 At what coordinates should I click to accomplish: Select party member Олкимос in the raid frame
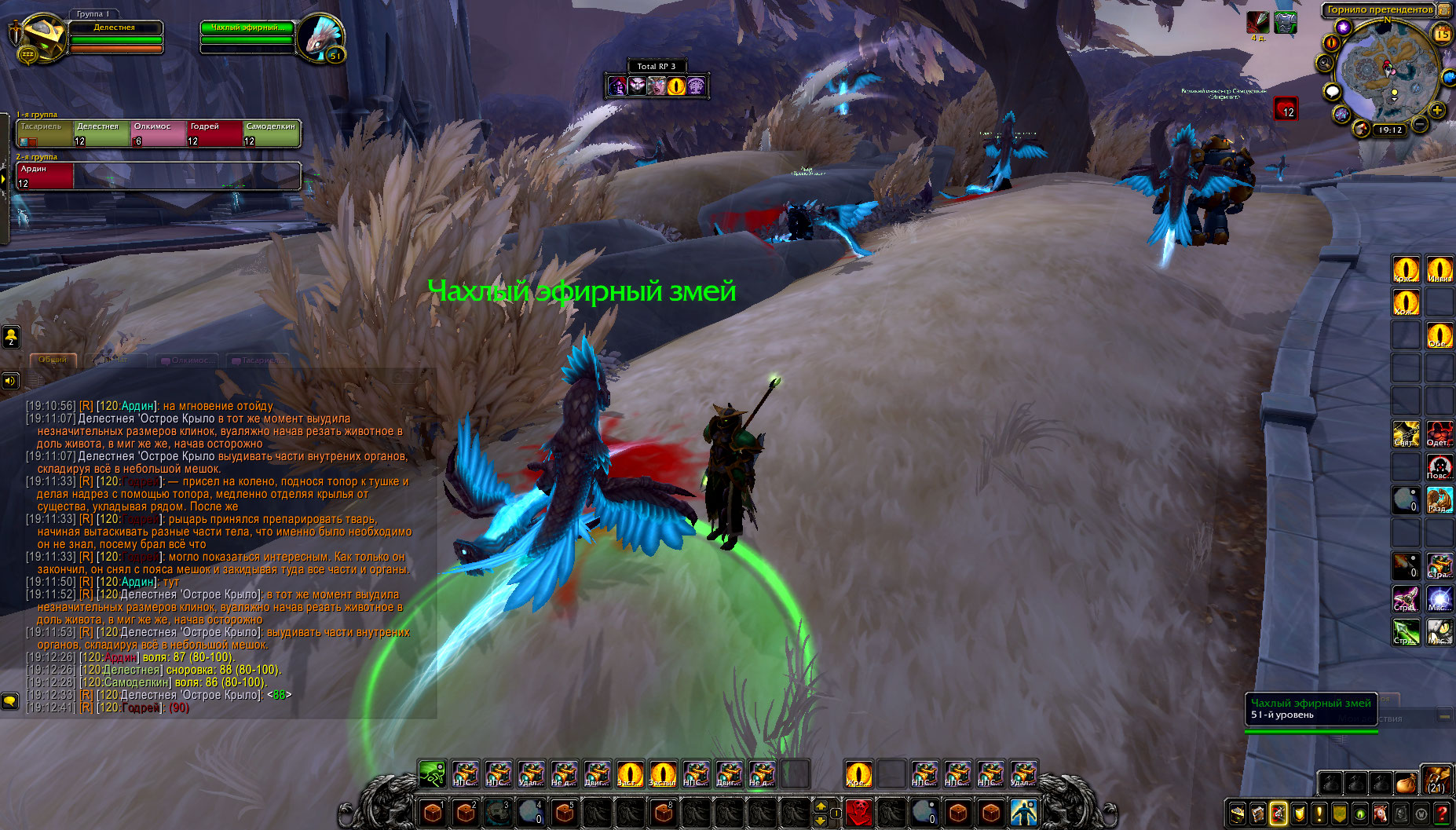[158, 133]
